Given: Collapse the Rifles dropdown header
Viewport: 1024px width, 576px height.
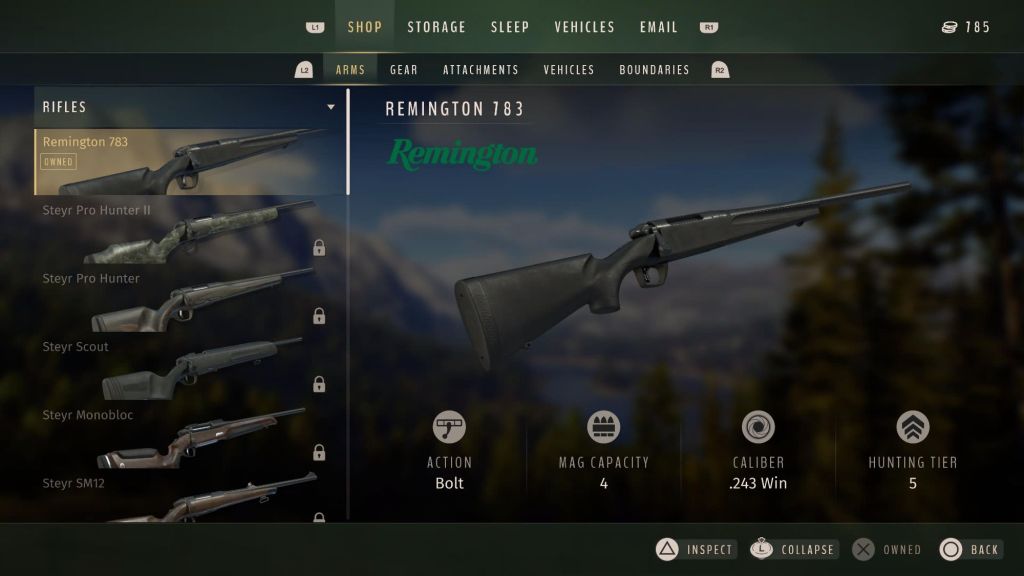Looking at the screenshot, I should point(190,107).
